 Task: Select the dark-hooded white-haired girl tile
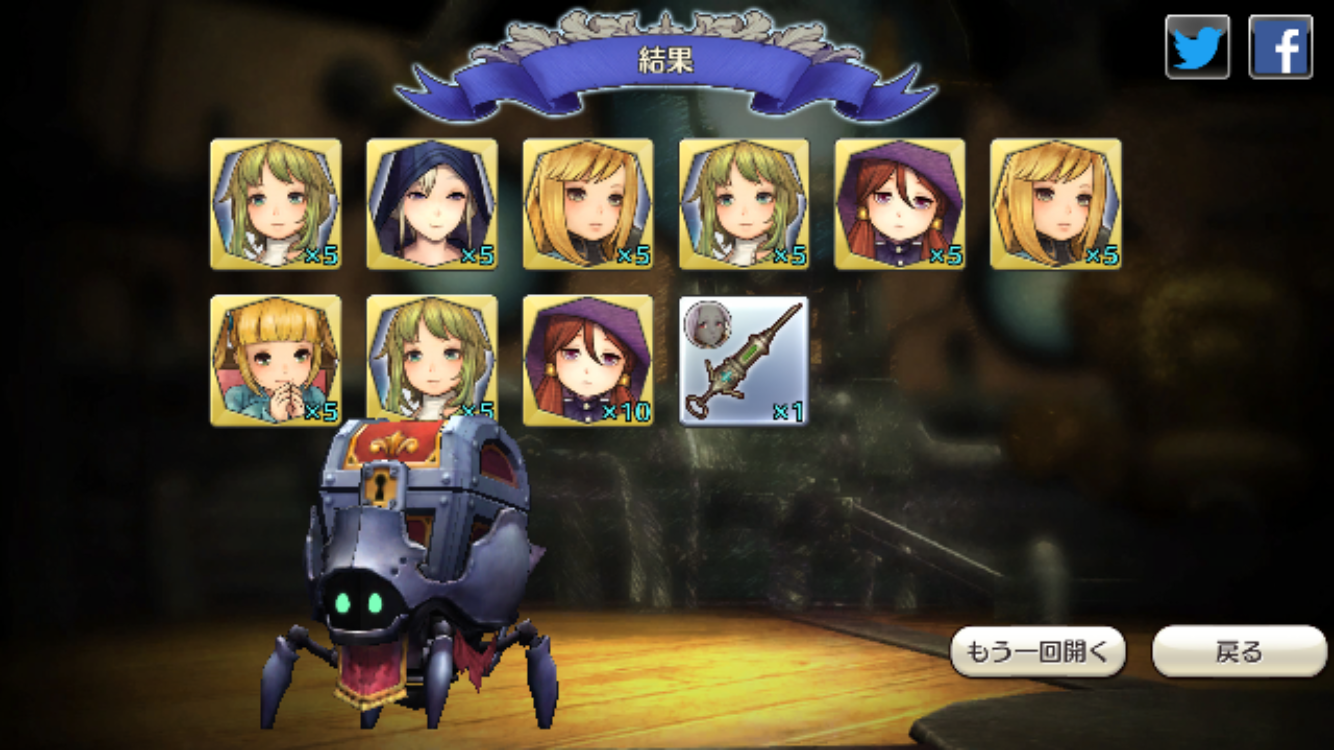(432, 204)
